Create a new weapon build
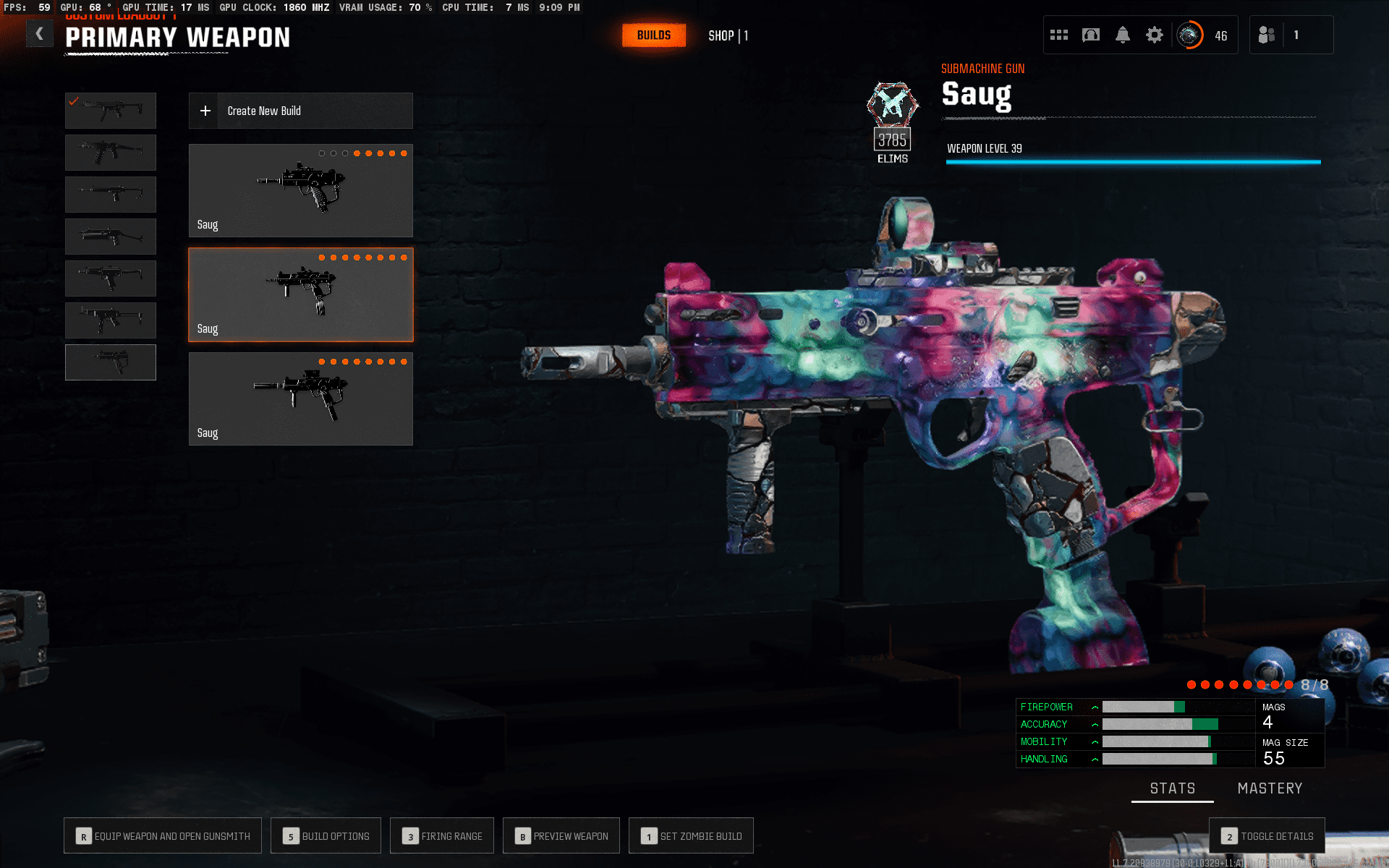 coord(300,111)
